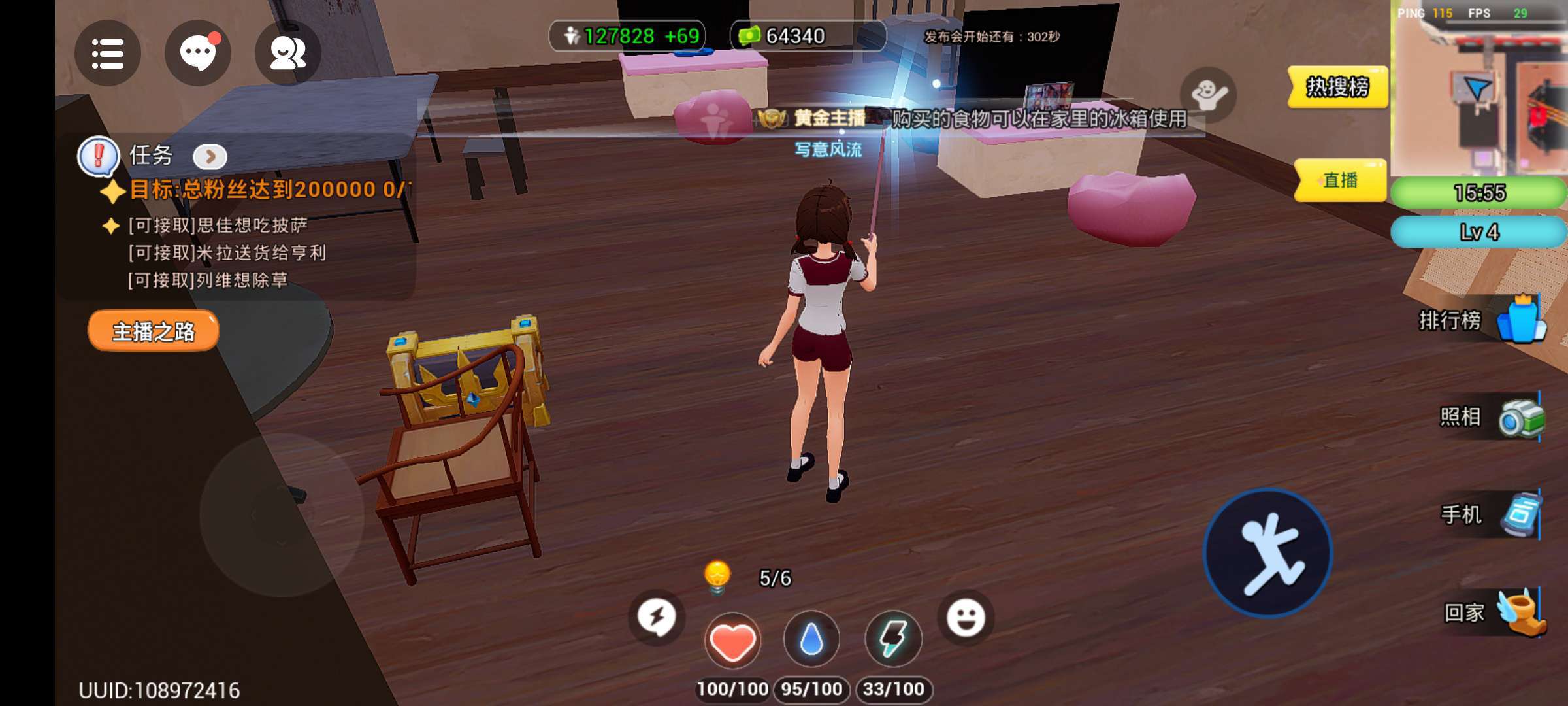Tap the 回家 return home button
The width and height of the screenshot is (1568, 706).
(1494, 613)
